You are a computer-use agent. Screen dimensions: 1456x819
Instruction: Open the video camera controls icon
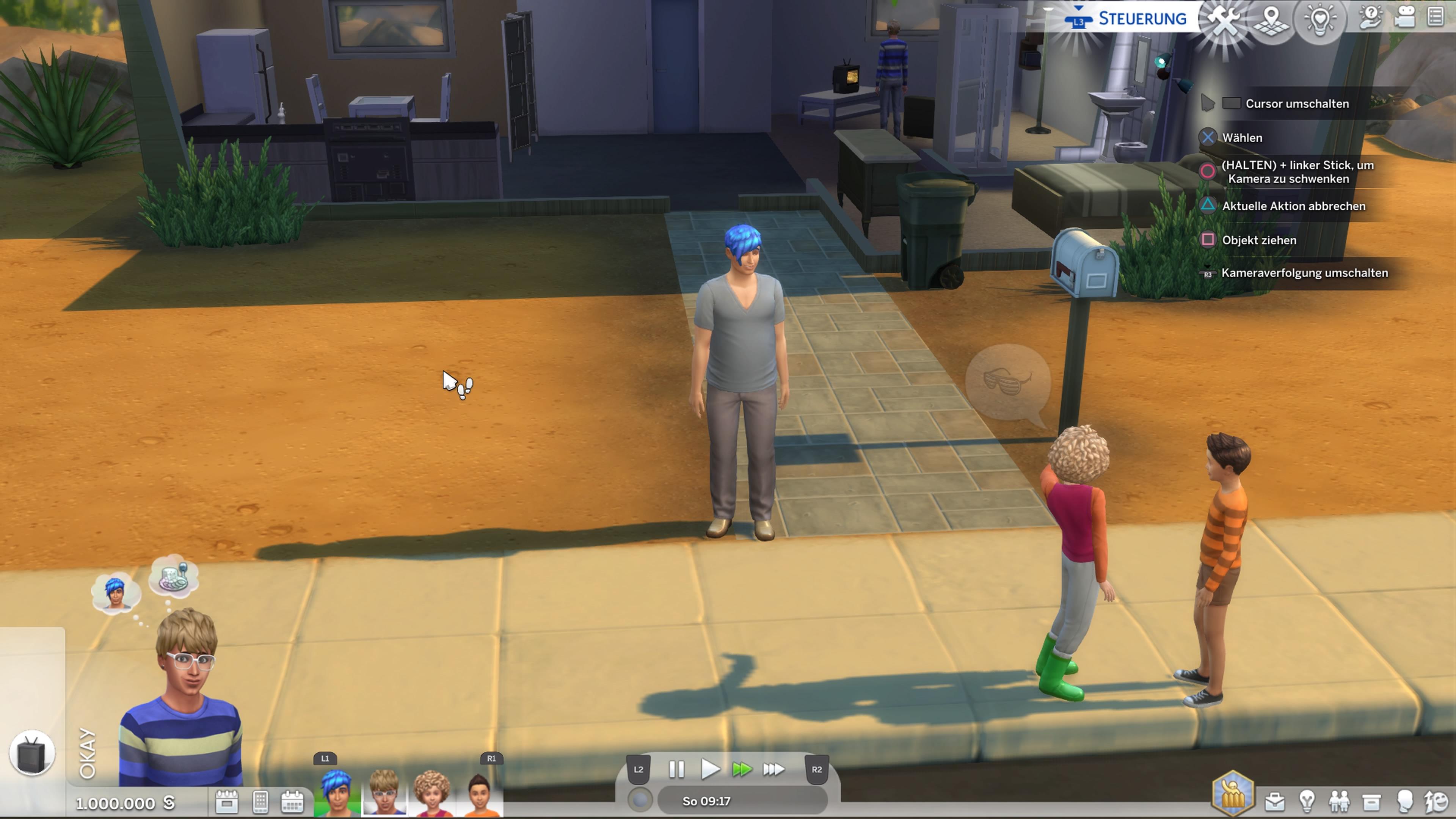(1404, 18)
